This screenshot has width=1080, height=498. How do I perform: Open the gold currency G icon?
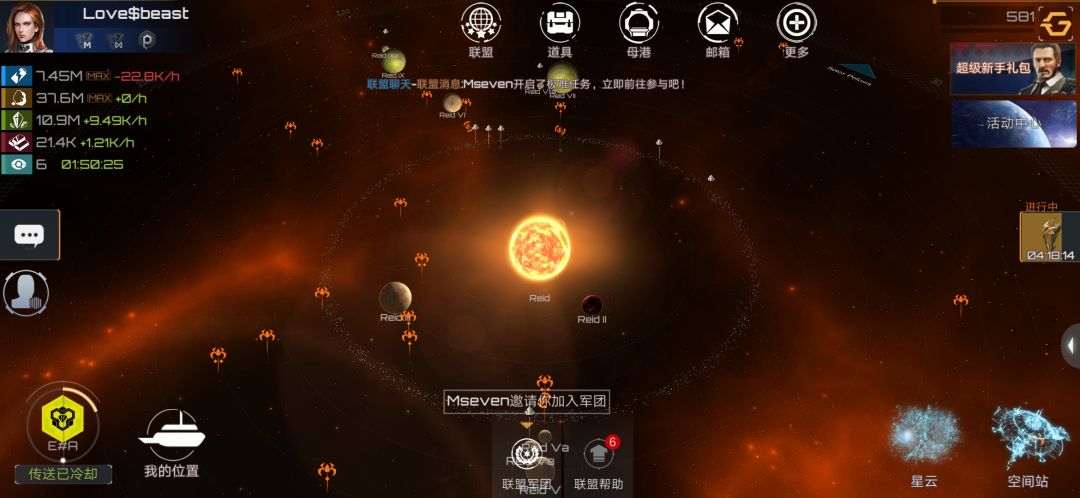[x=1055, y=21]
